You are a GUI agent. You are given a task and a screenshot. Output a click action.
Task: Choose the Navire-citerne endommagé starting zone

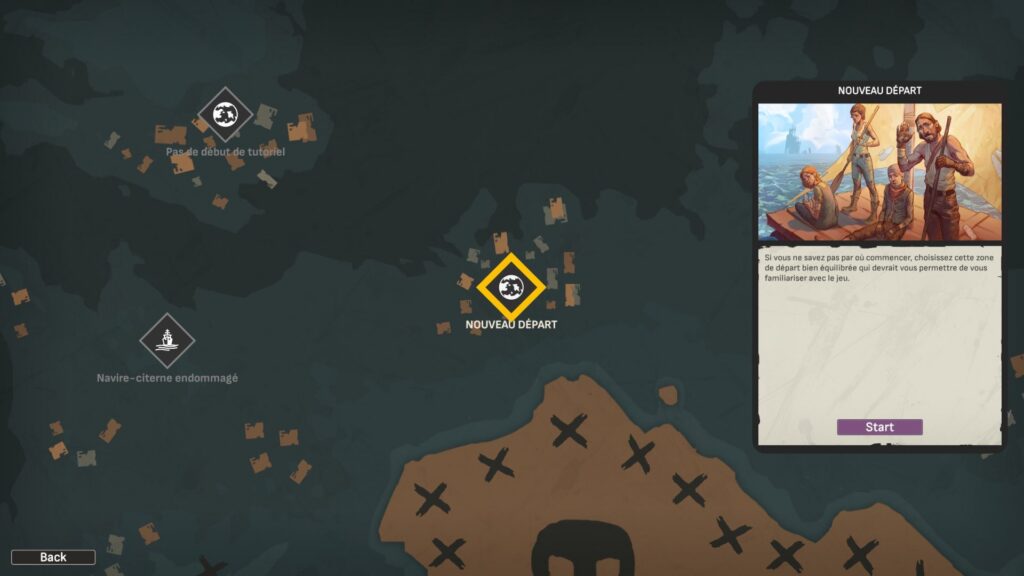click(167, 341)
